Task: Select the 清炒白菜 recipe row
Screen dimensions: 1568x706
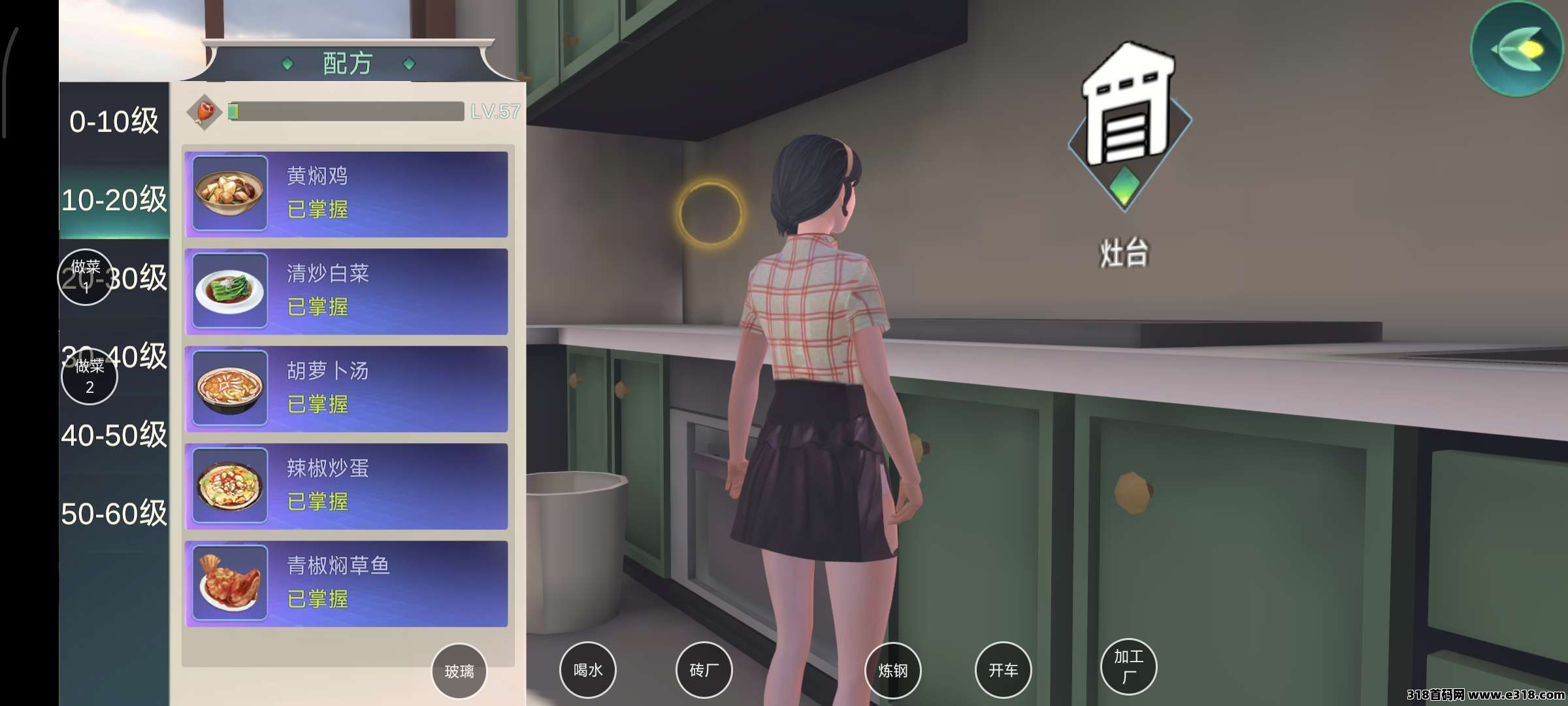Action: coord(346,292)
